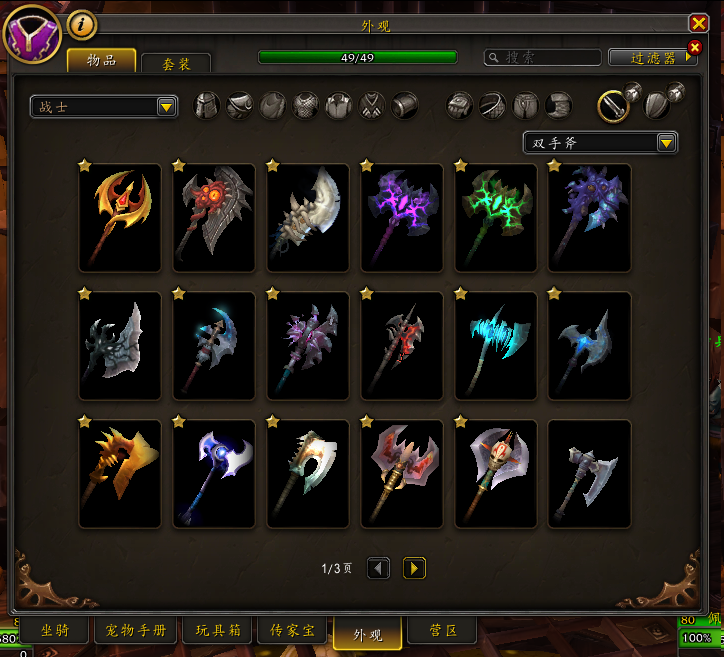Image resolution: width=724 pixels, height=657 pixels.
Task: Switch to the 宠物手册 pet journal tab
Action: pos(136,631)
